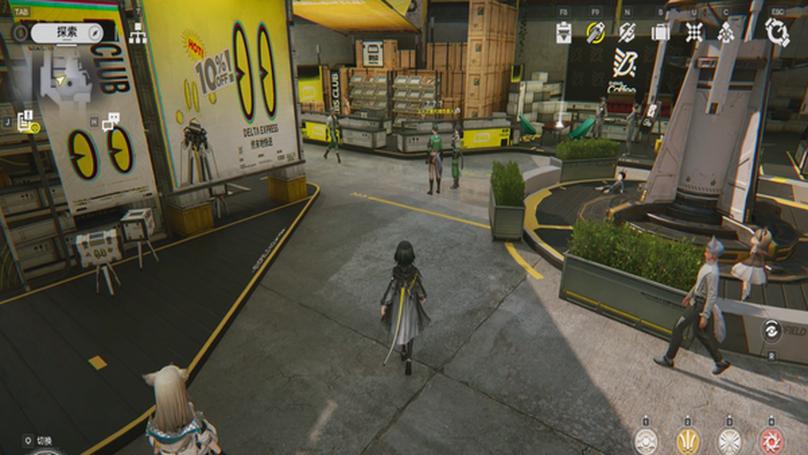Activate the gold trident skill emblem
Screen dimensions: 808x455
(688, 440)
